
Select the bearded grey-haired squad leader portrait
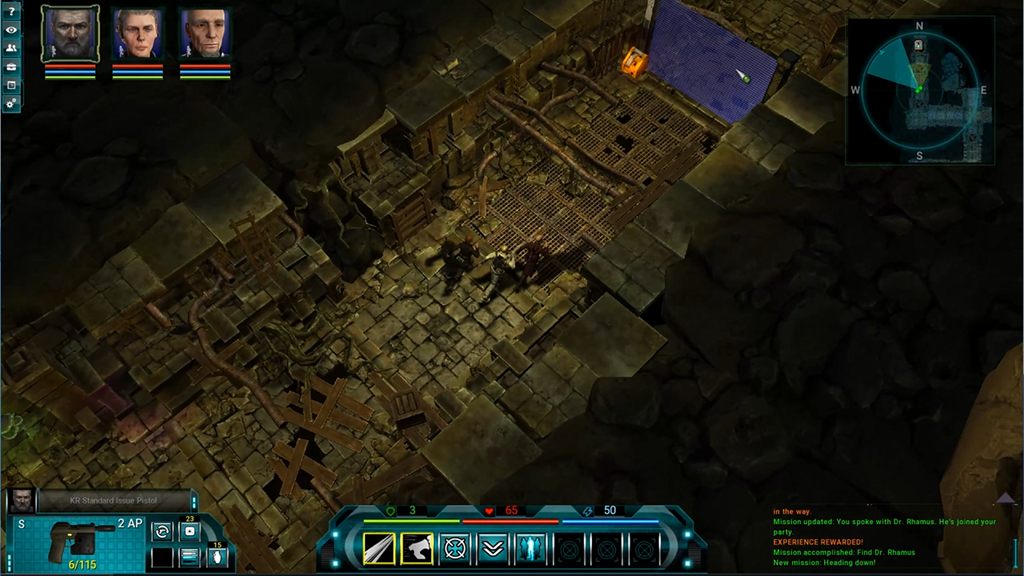[70, 34]
